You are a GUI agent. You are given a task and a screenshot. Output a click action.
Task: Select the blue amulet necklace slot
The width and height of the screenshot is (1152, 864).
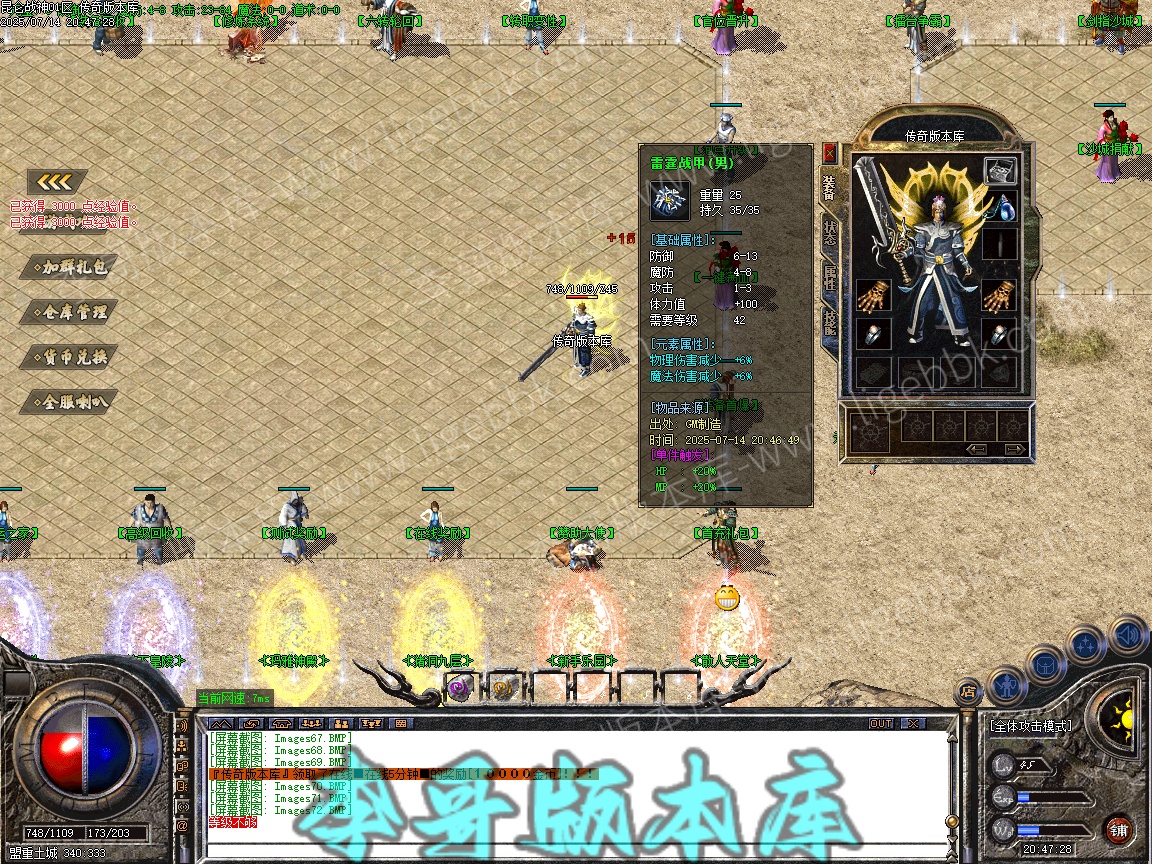pyautogui.click(x=1000, y=209)
